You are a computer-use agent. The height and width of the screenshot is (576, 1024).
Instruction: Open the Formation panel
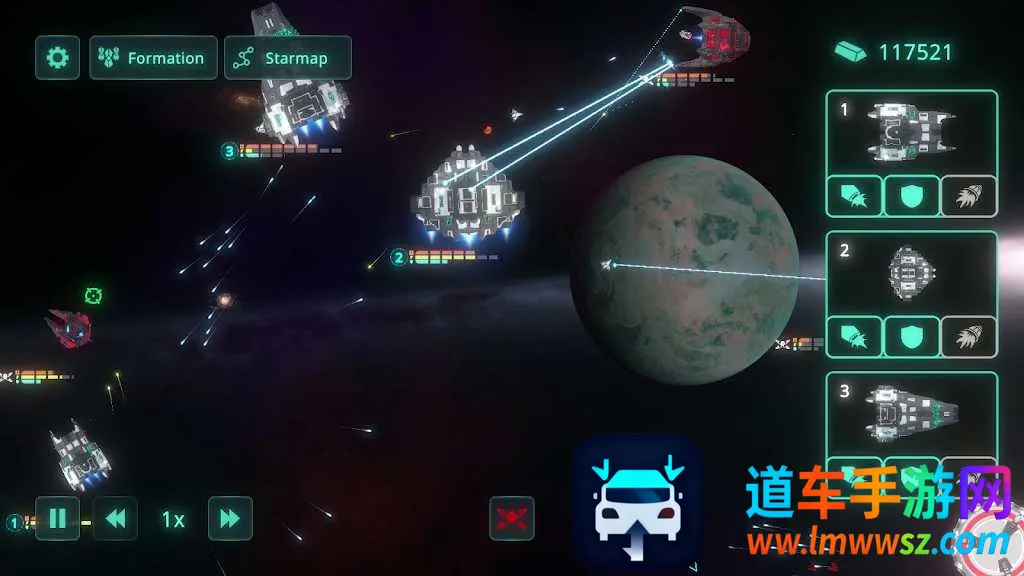click(153, 58)
